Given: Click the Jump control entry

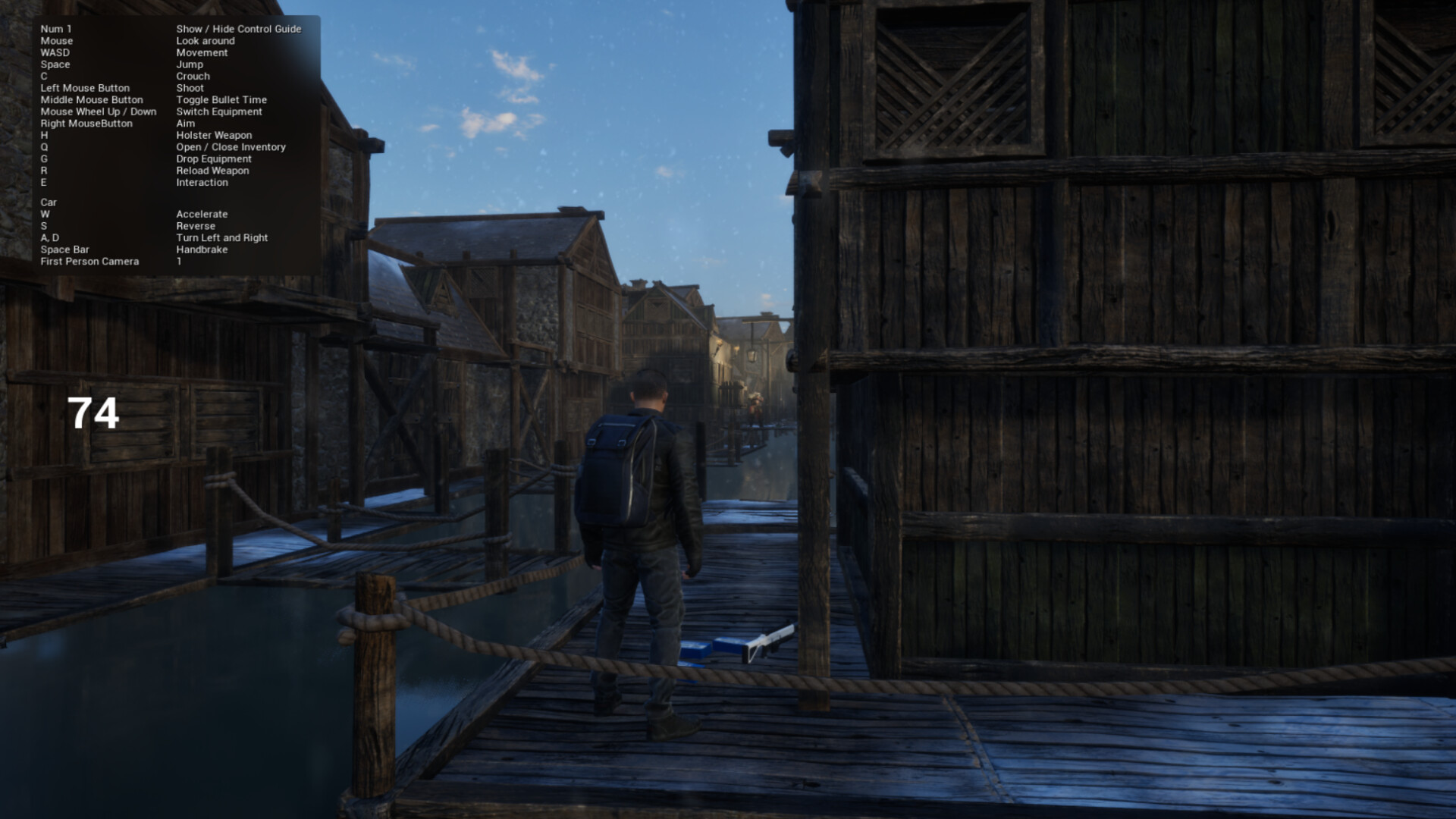Looking at the screenshot, I should click(189, 64).
